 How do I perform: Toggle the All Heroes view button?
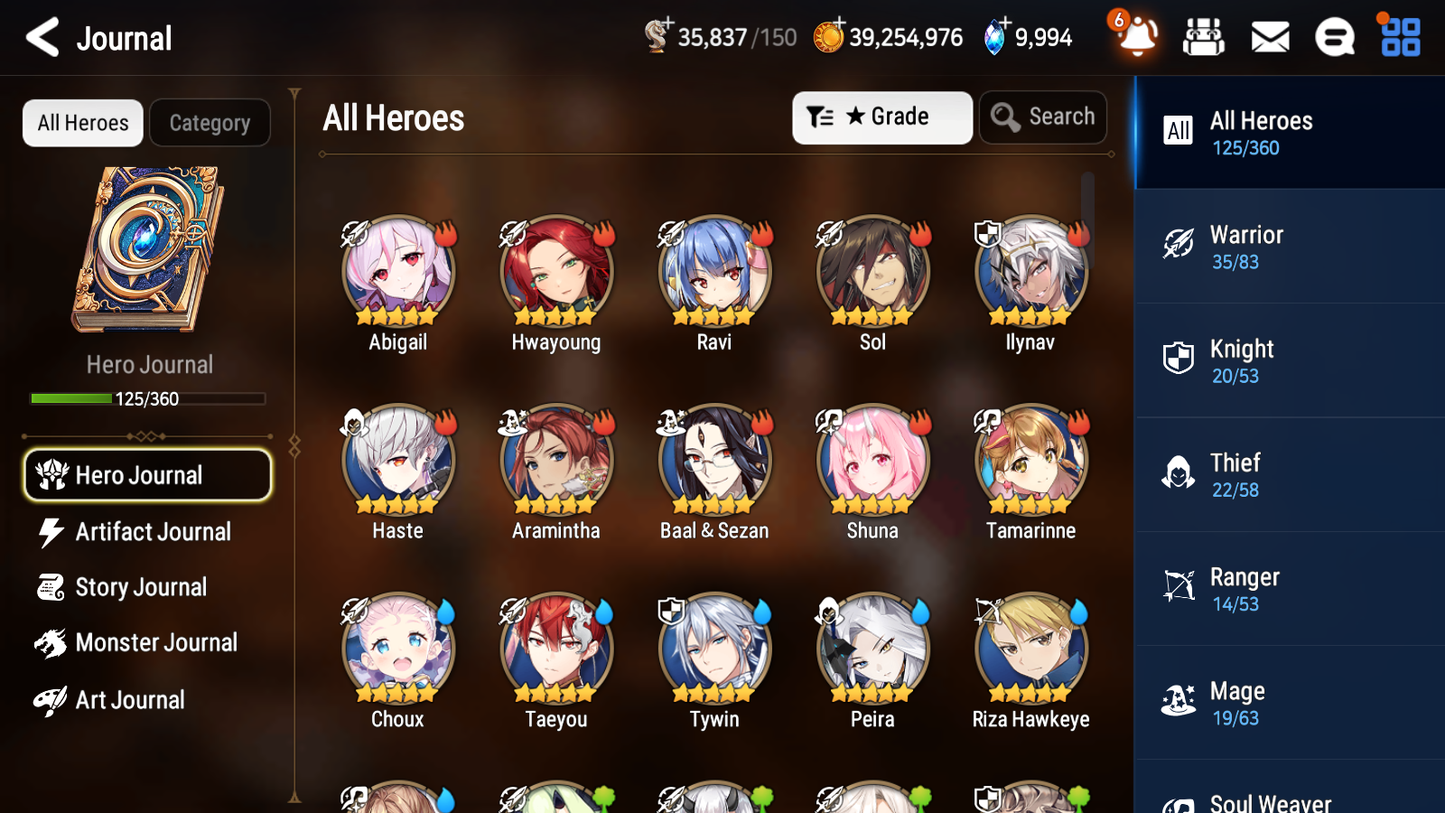(82, 122)
